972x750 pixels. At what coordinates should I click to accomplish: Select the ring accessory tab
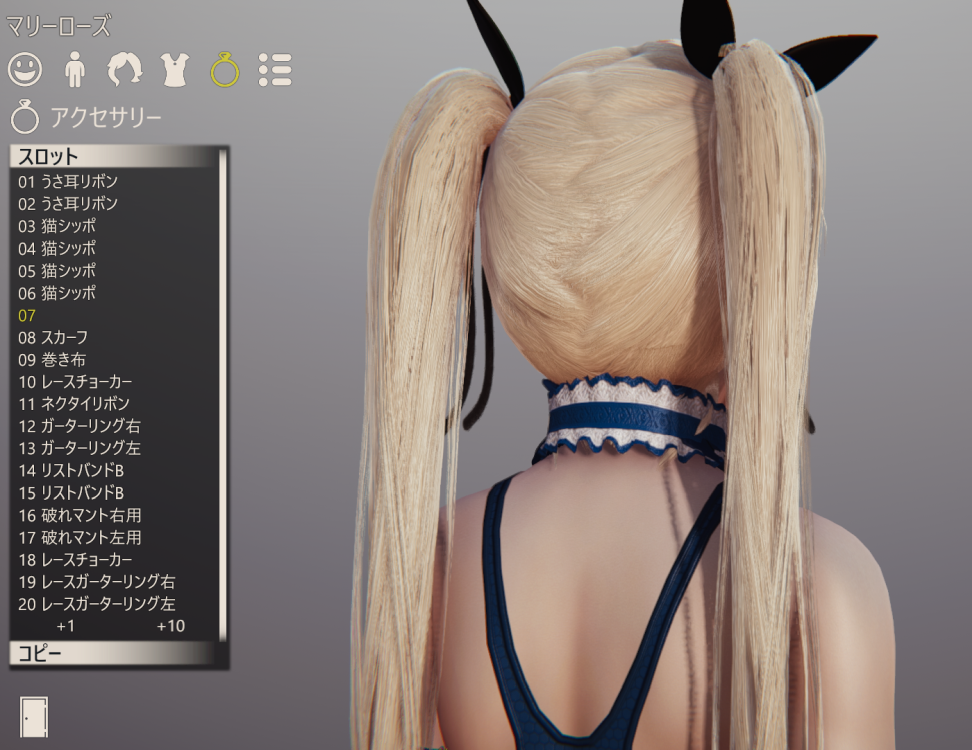[x=225, y=68]
